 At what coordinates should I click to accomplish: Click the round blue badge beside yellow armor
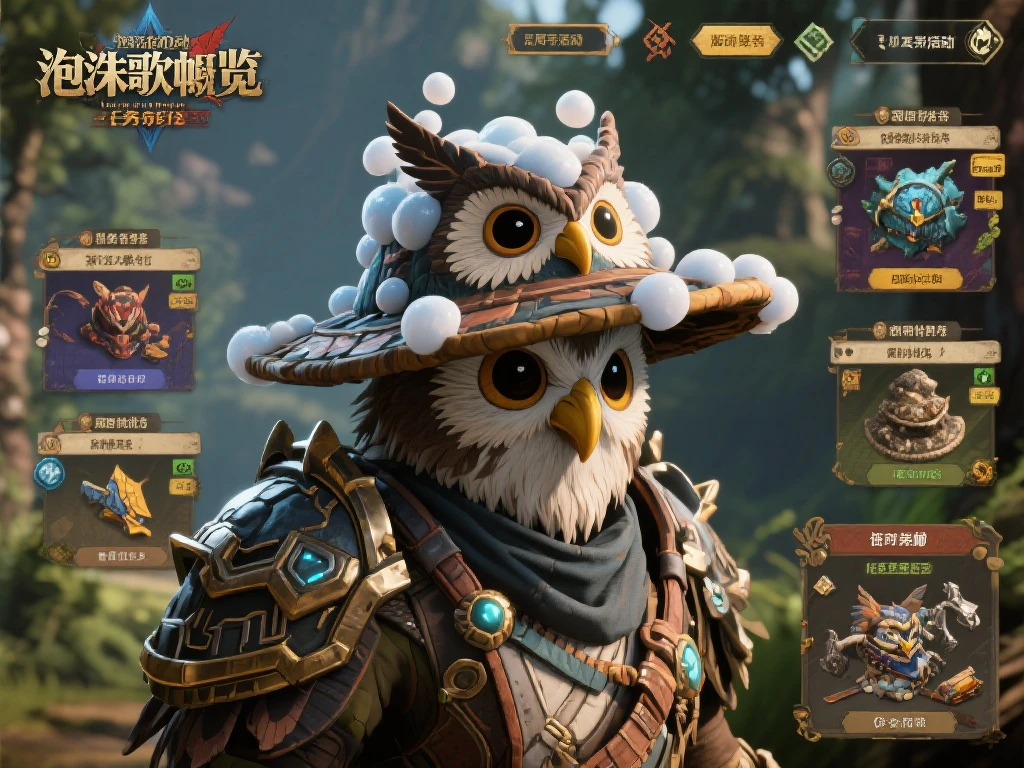49,473
